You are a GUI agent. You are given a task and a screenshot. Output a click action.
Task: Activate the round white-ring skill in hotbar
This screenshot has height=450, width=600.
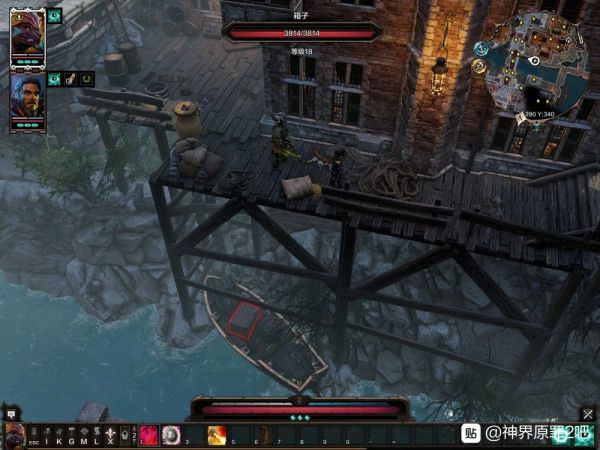(x=171, y=435)
